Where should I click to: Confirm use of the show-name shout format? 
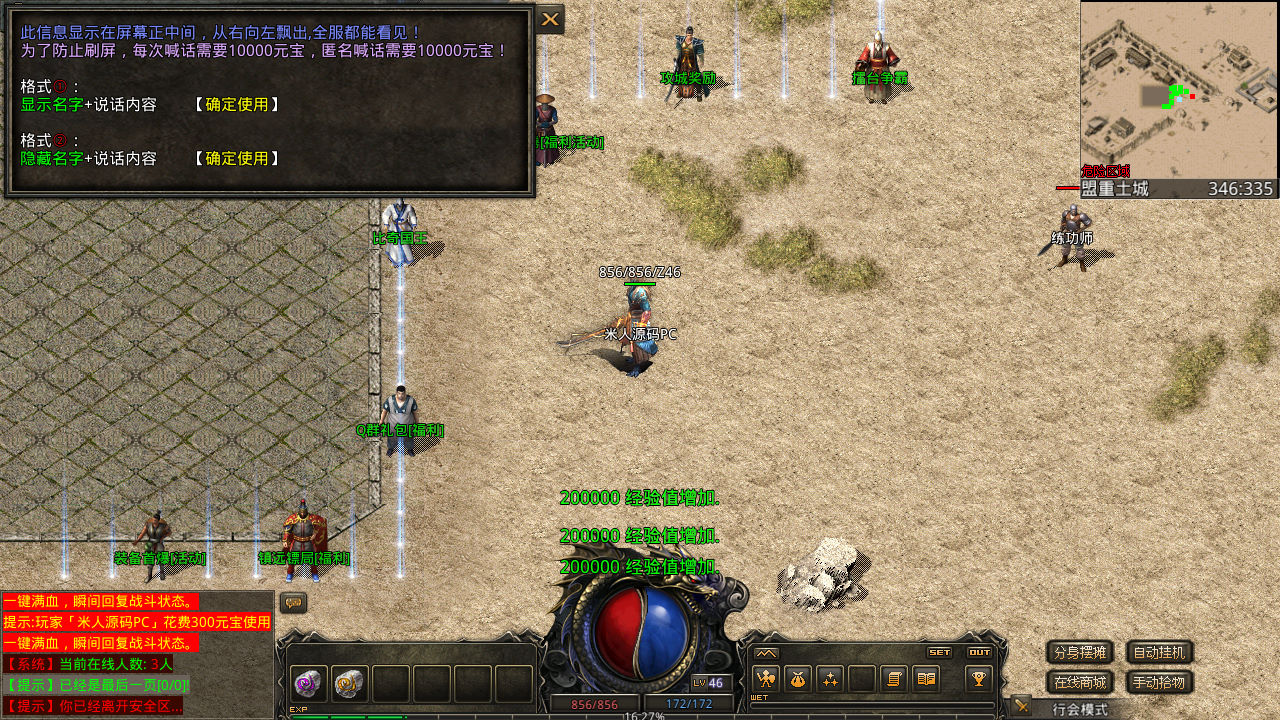tap(237, 104)
